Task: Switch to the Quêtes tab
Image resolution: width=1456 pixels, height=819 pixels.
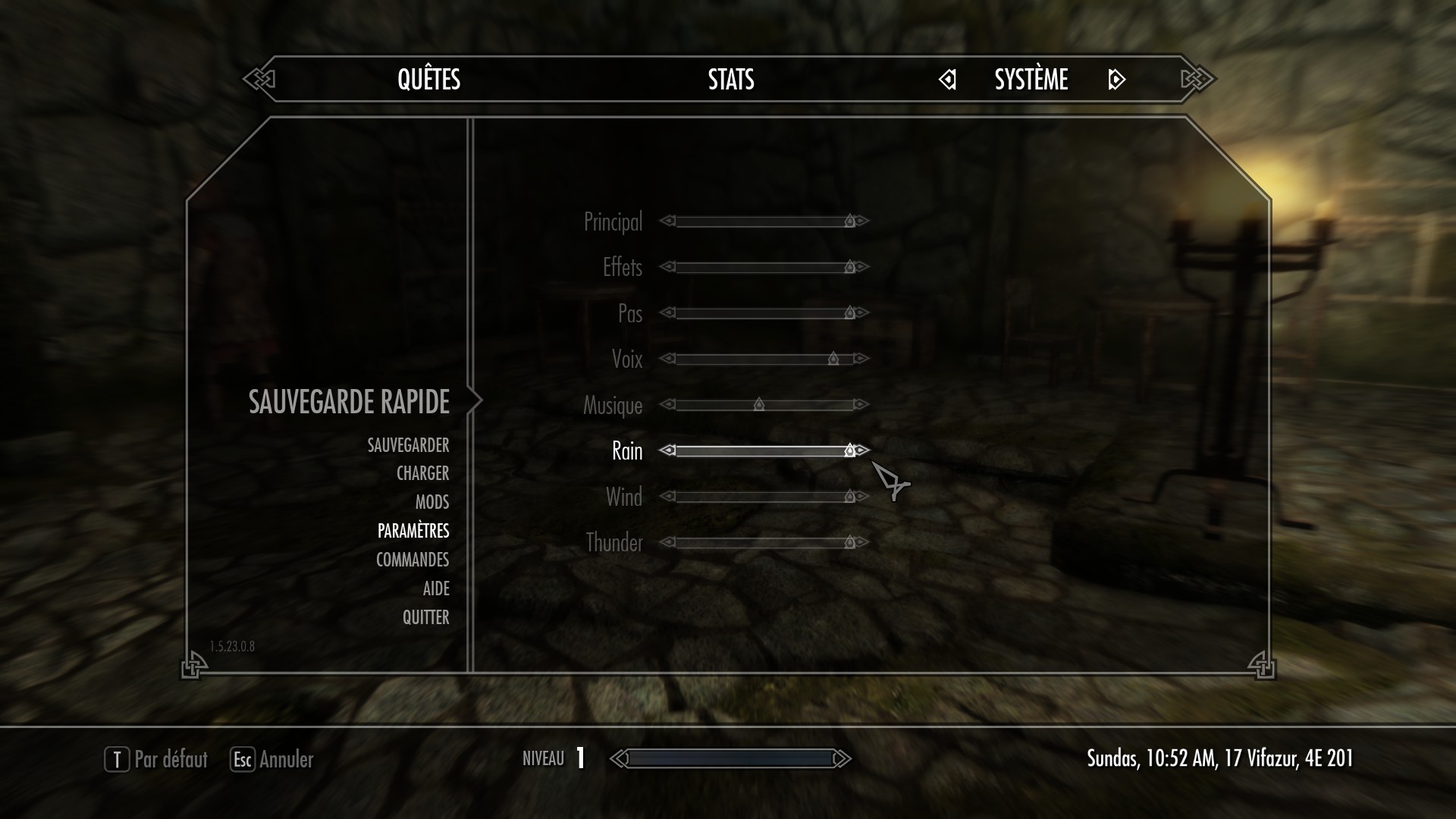Action: [428, 80]
